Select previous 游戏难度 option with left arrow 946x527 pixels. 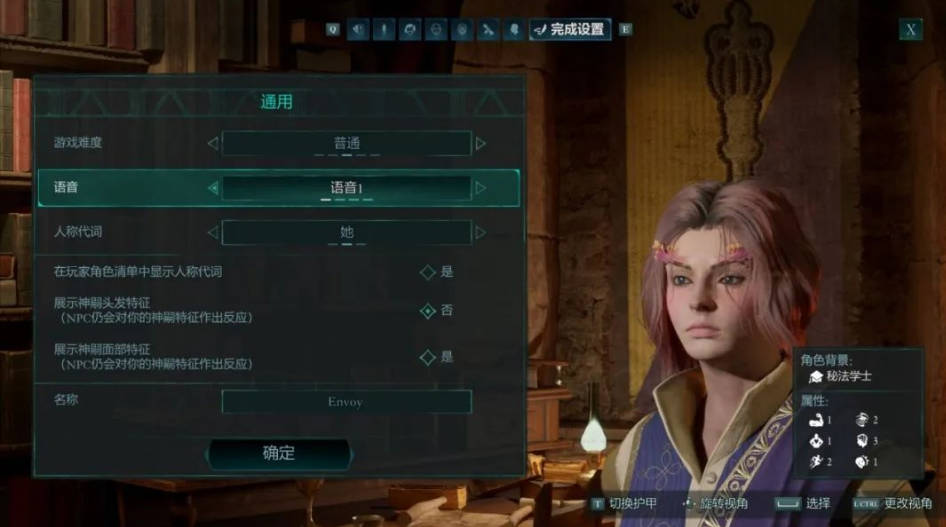[212, 143]
